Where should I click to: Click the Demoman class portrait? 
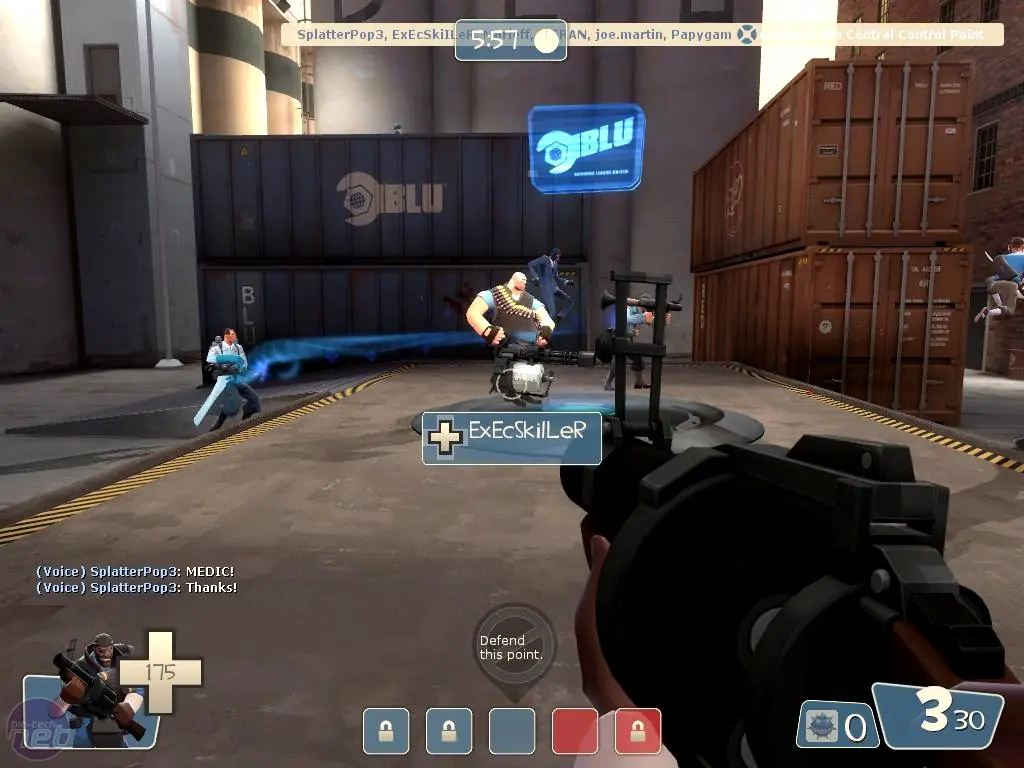coord(88,688)
